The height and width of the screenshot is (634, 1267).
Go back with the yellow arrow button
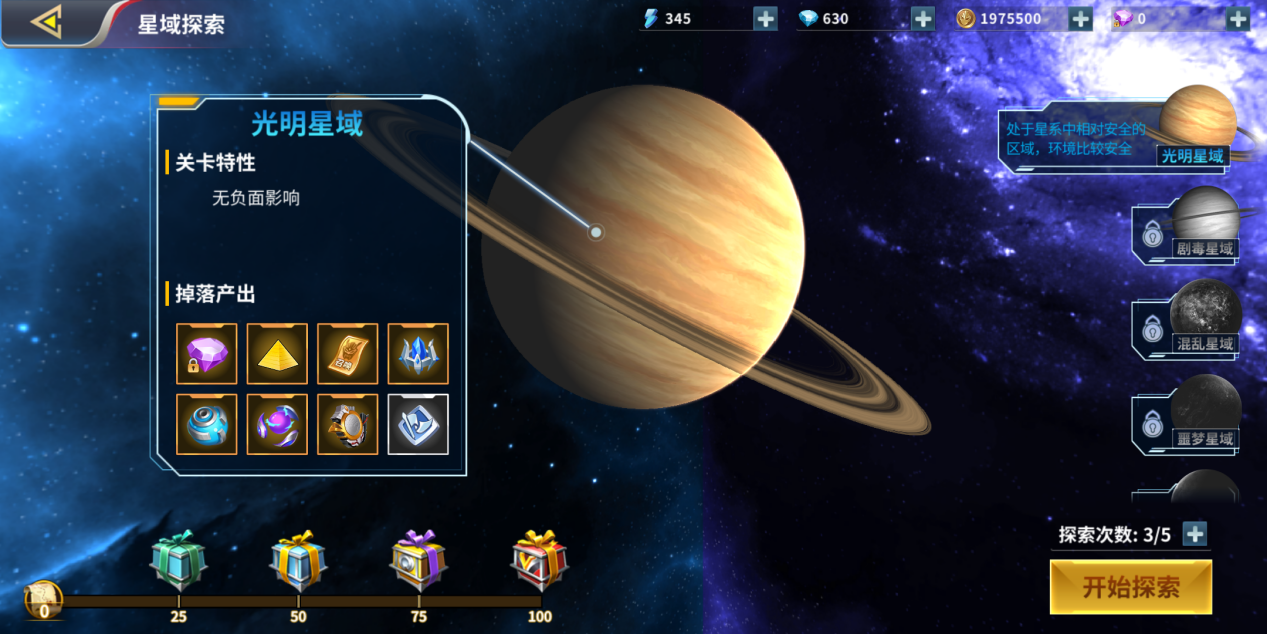46,22
